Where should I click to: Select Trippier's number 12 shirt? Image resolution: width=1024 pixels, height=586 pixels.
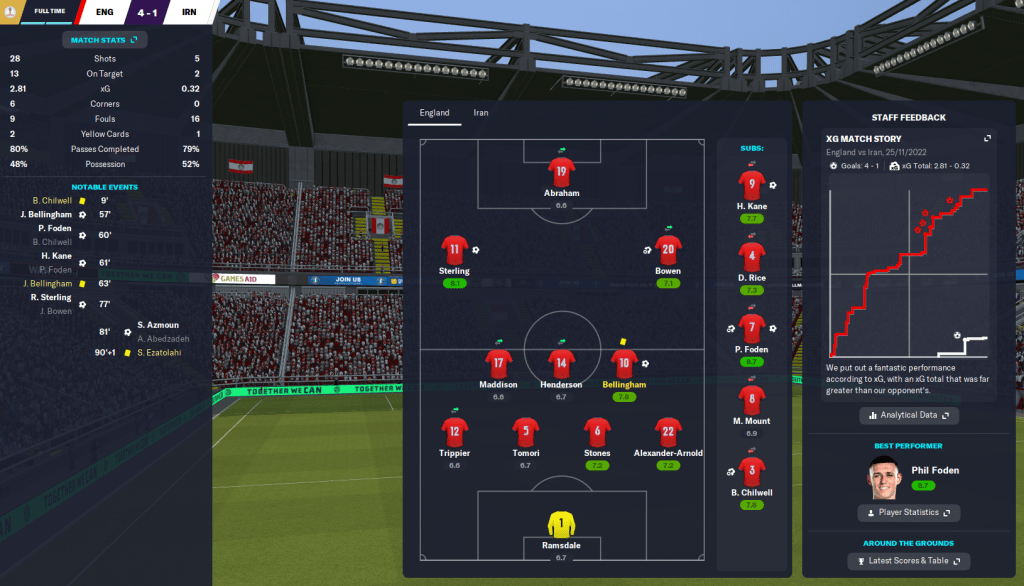(x=455, y=431)
